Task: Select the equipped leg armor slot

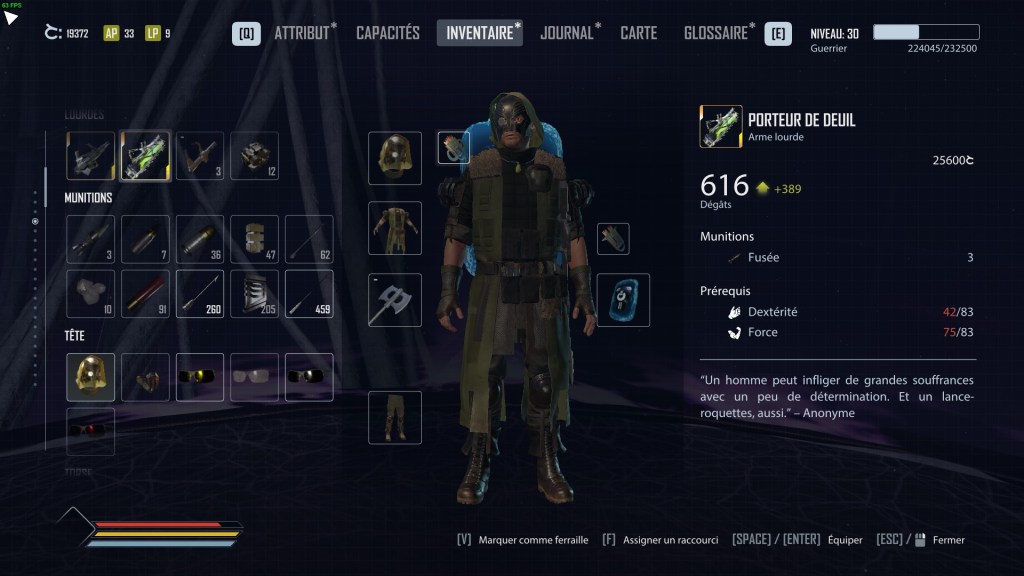Action: (395, 417)
